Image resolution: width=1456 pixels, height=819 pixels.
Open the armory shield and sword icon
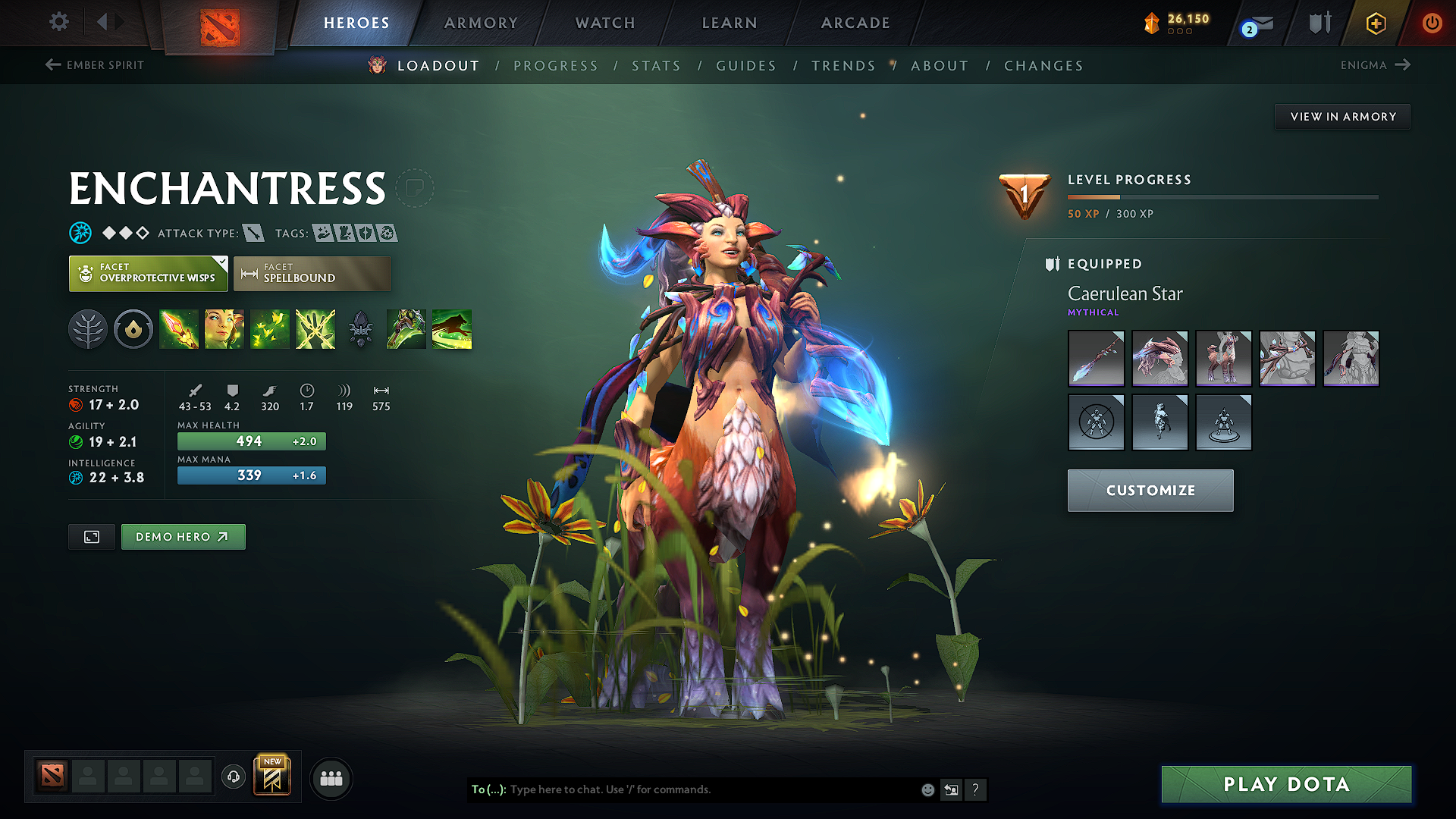(x=1319, y=23)
